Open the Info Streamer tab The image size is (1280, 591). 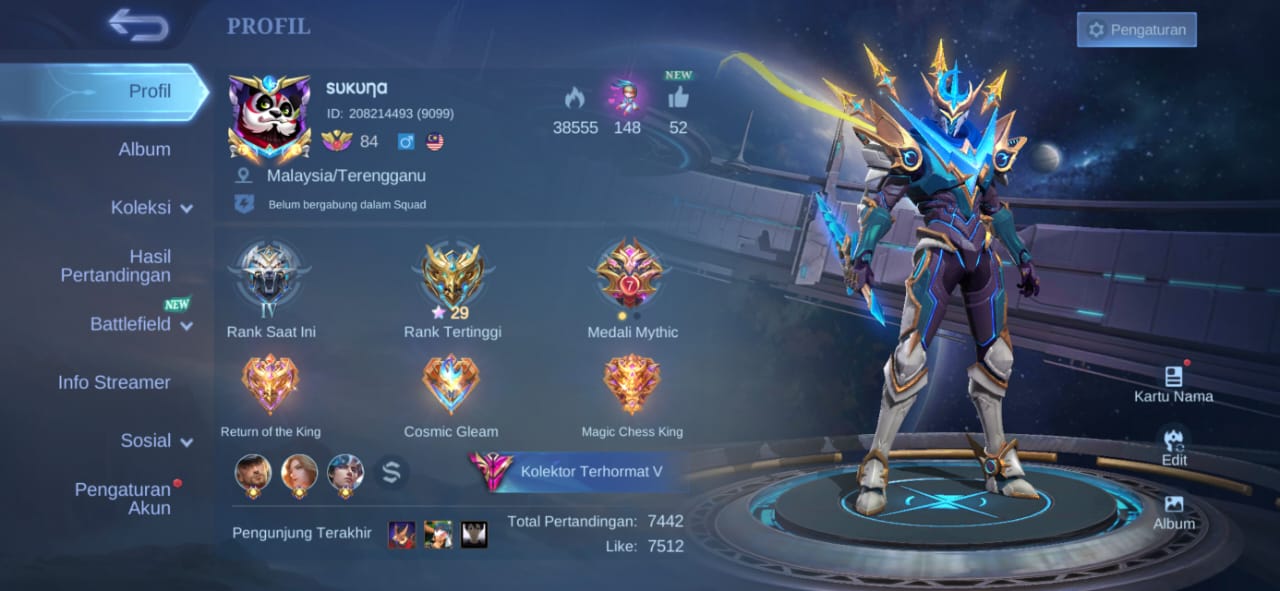[x=114, y=382]
